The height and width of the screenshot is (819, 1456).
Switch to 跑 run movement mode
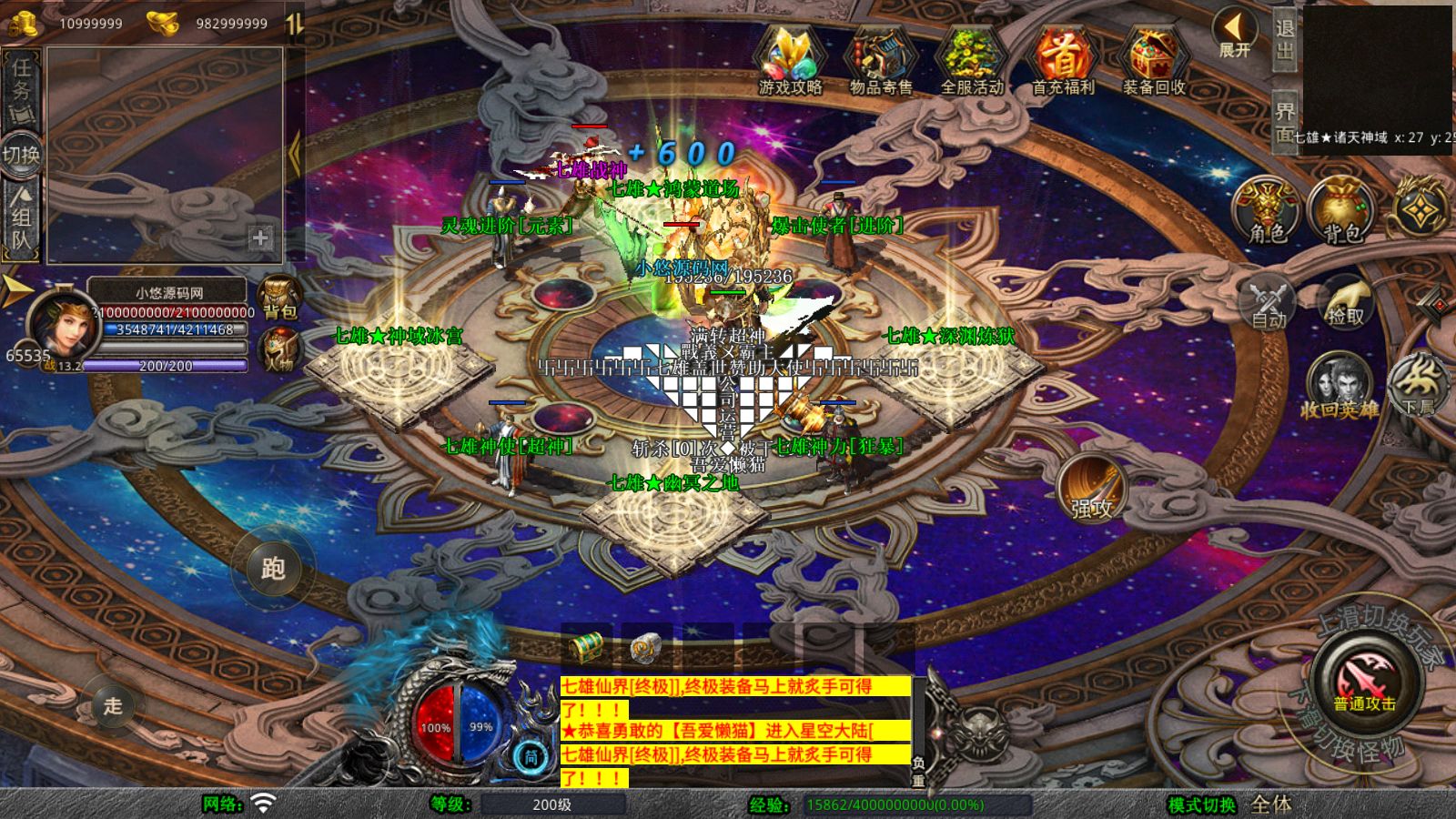pyautogui.click(x=273, y=568)
